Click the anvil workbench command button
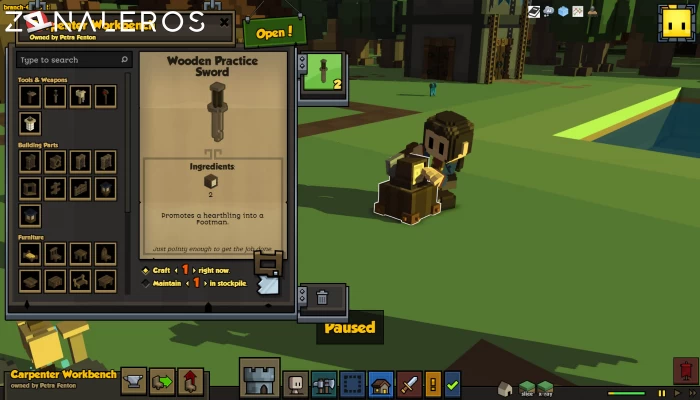The height and width of the screenshot is (400, 700). (x=134, y=381)
